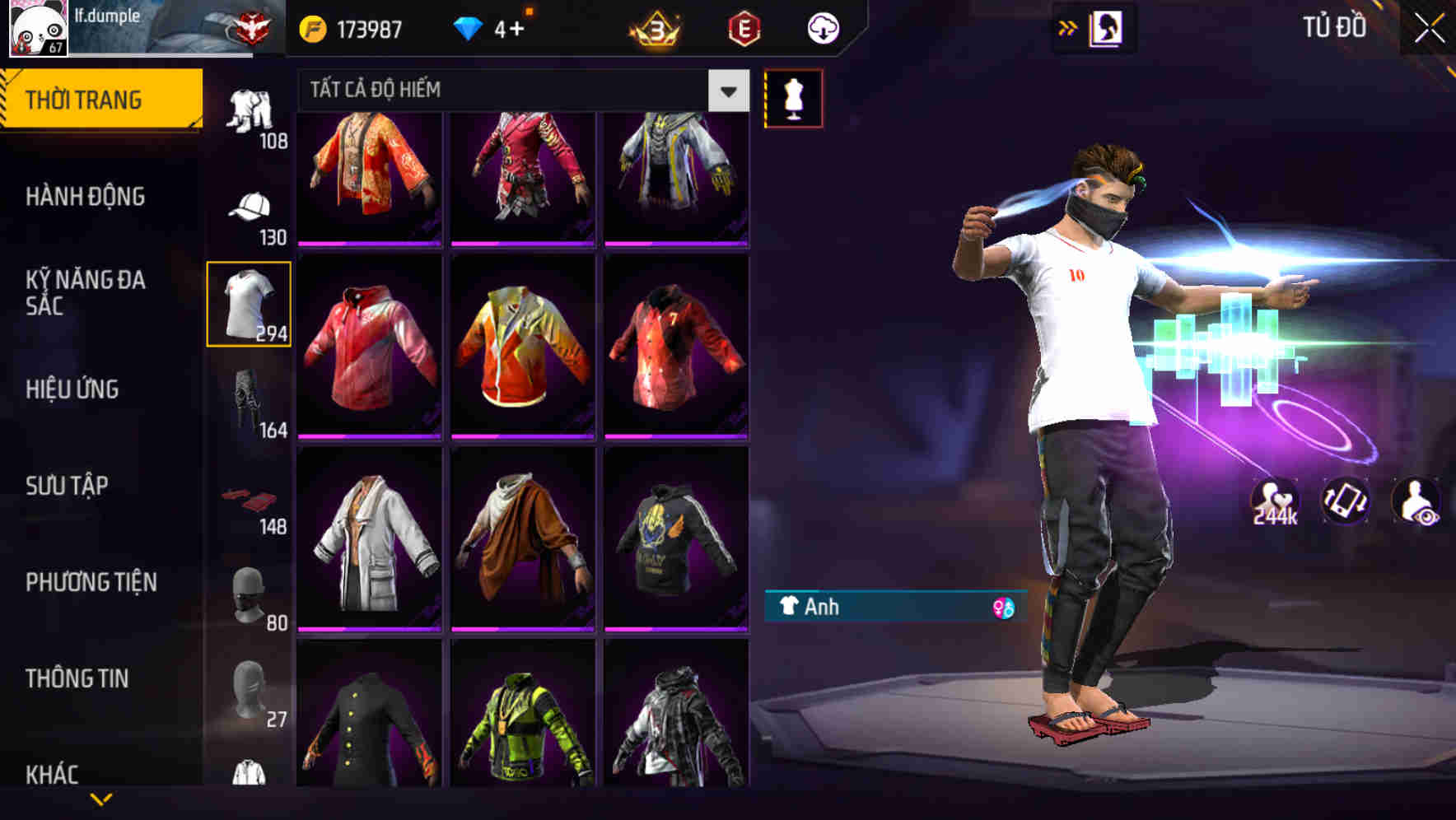Click the E badge icon in top bar
Image resolution: width=1456 pixels, height=820 pixels.
coord(744,27)
